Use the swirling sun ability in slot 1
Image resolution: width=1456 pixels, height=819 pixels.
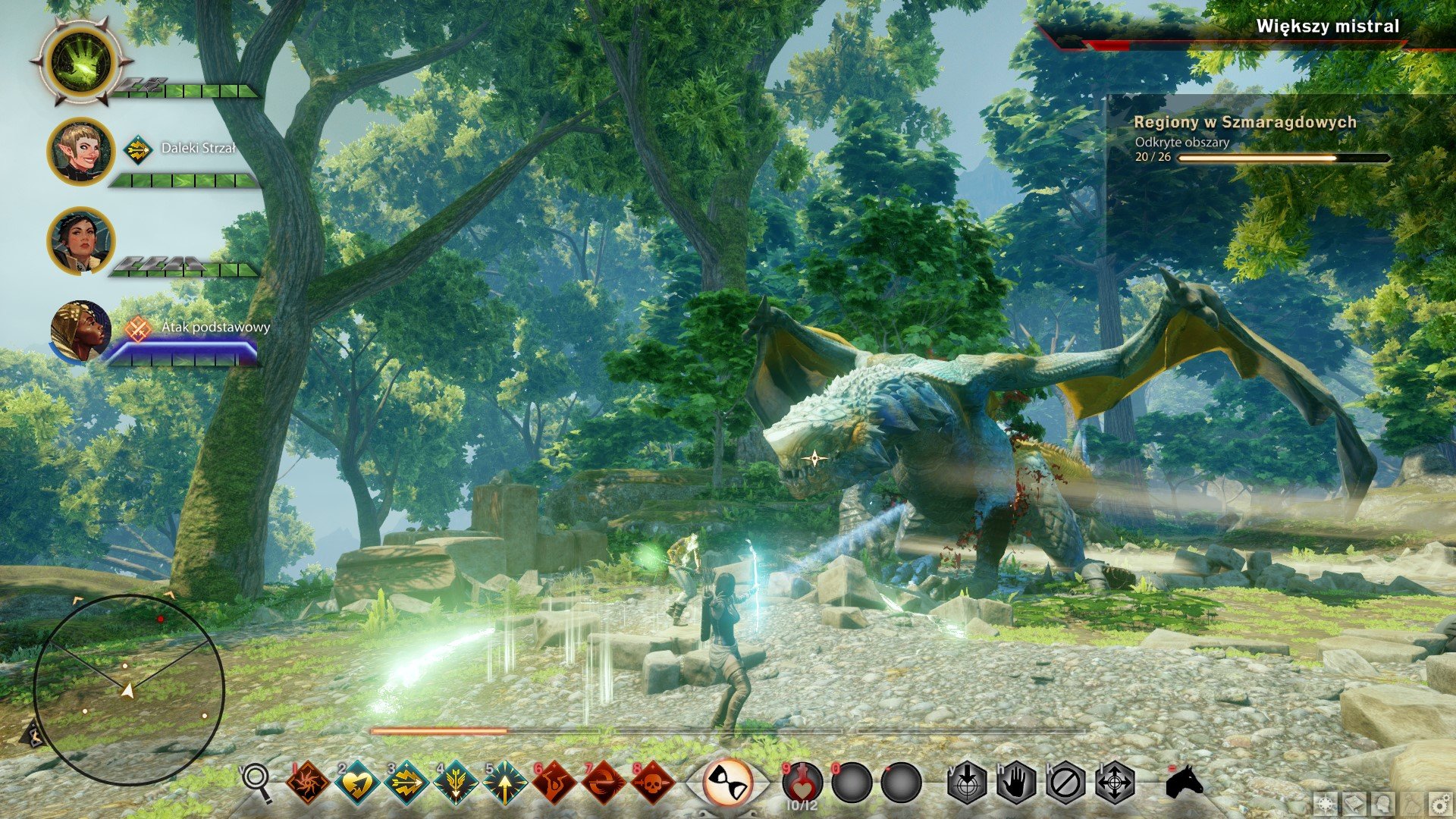[x=307, y=782]
